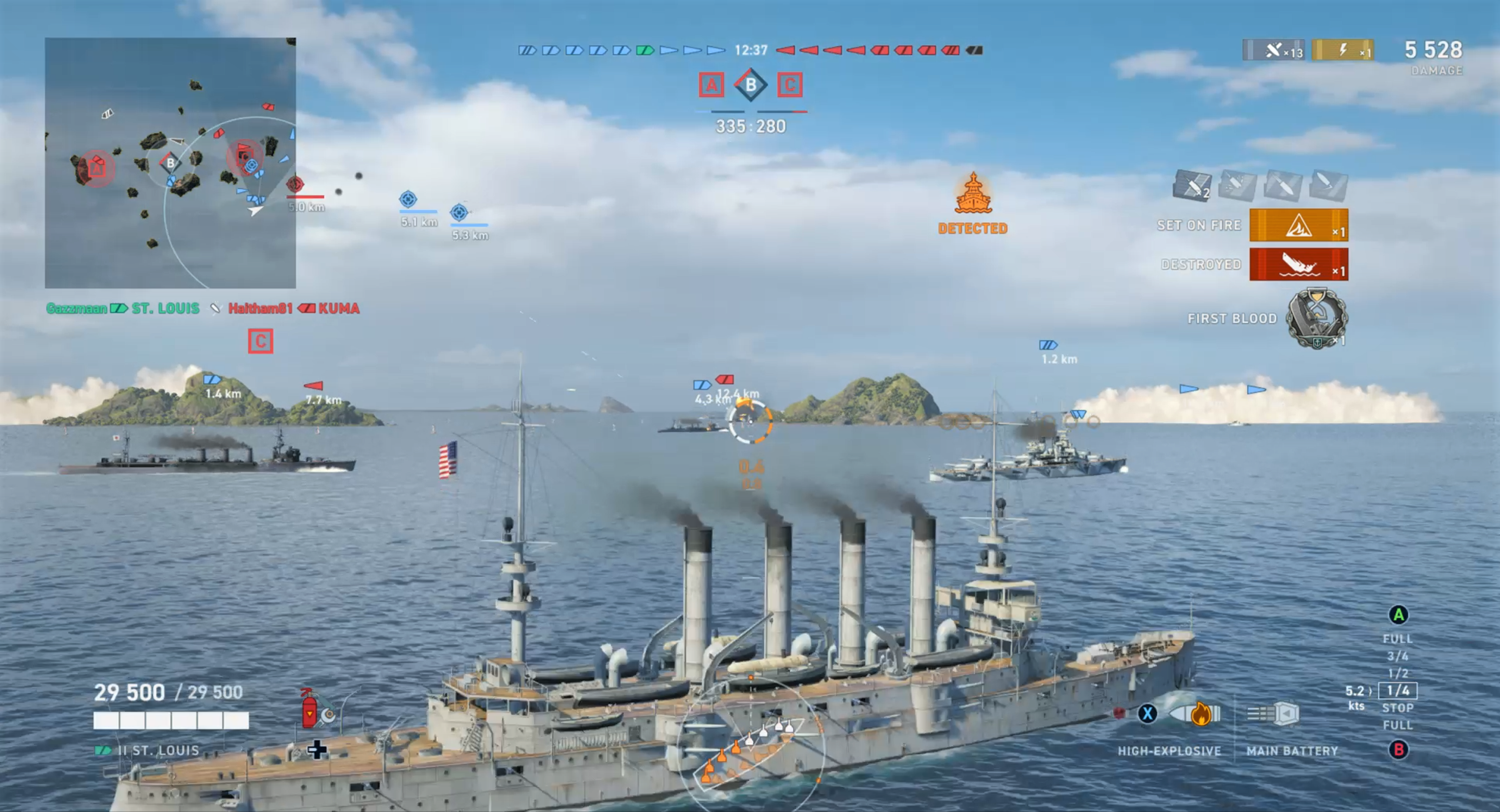Set throttle to 3/4 speed

1397,656
